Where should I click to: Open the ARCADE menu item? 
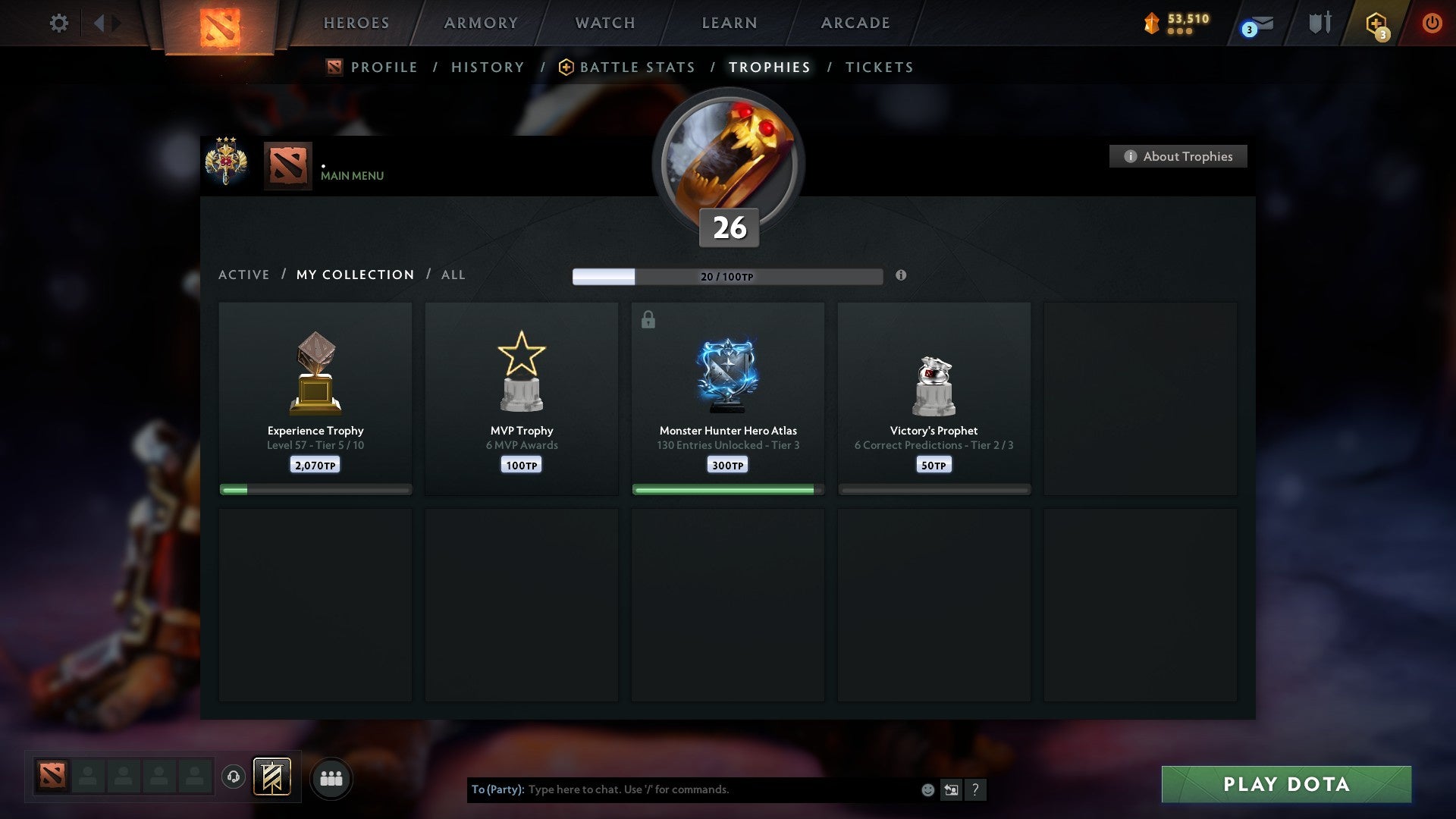coord(855,23)
